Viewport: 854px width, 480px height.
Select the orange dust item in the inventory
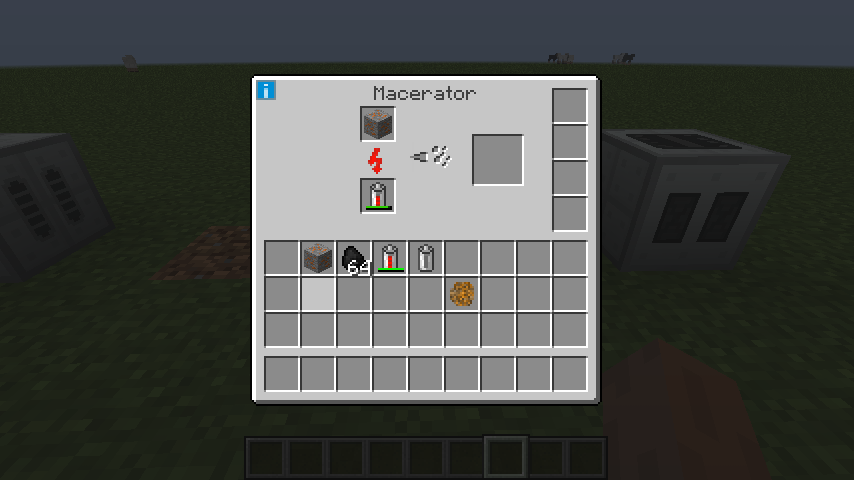click(462, 294)
